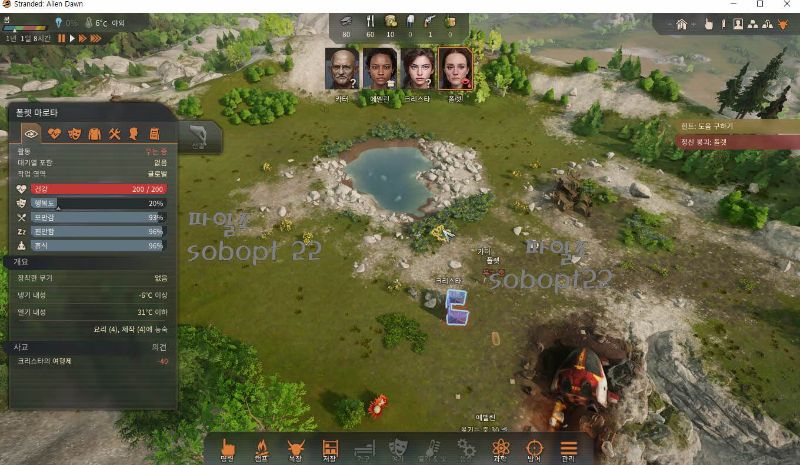This screenshot has height=465, width=800.
Task: Pause the game with the pause button
Action: coord(62,37)
